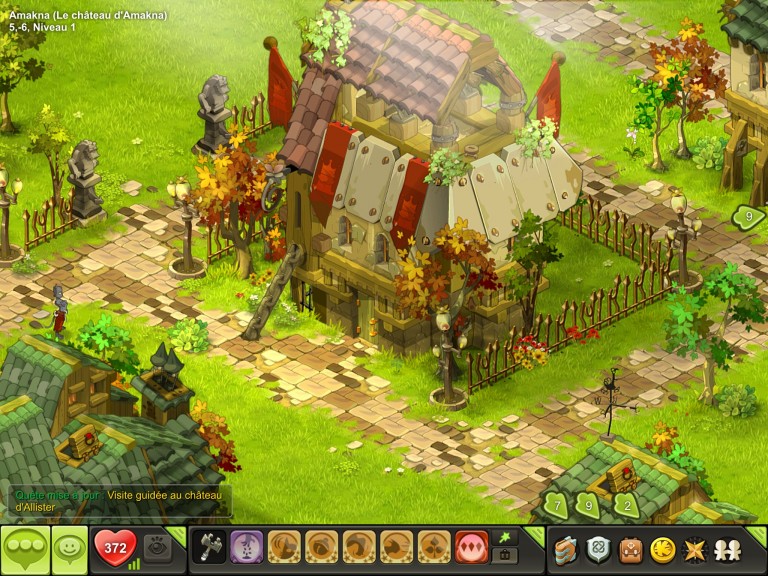Viewport: 768px width, 576px height.
Task: Click the quest update notification about Allister
Action: click(120, 501)
